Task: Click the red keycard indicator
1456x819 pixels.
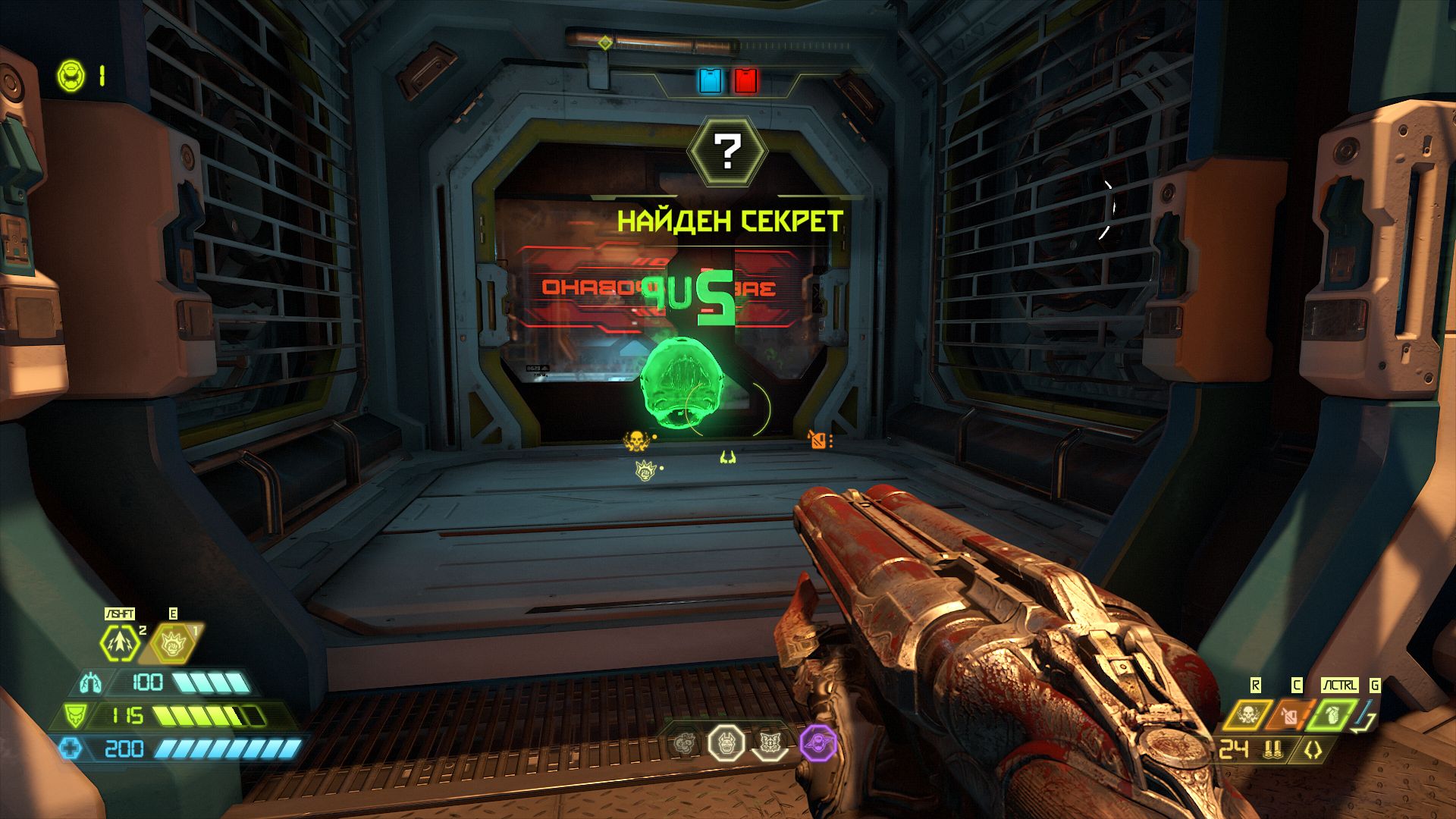Action: [745, 80]
